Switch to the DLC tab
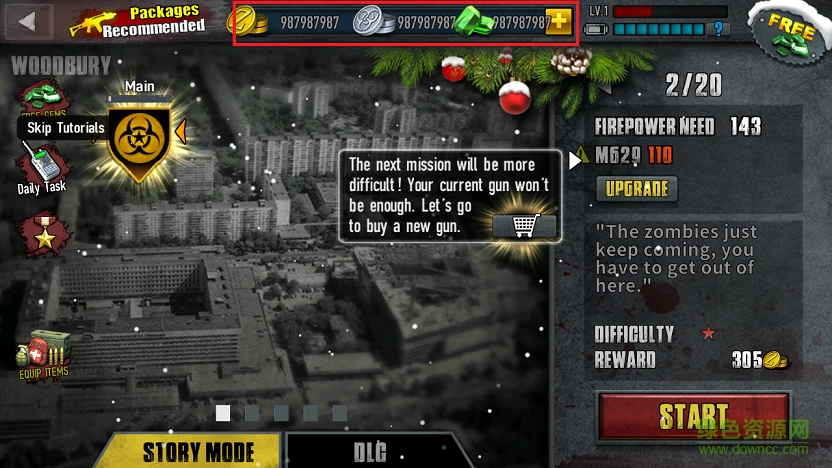 370,451
